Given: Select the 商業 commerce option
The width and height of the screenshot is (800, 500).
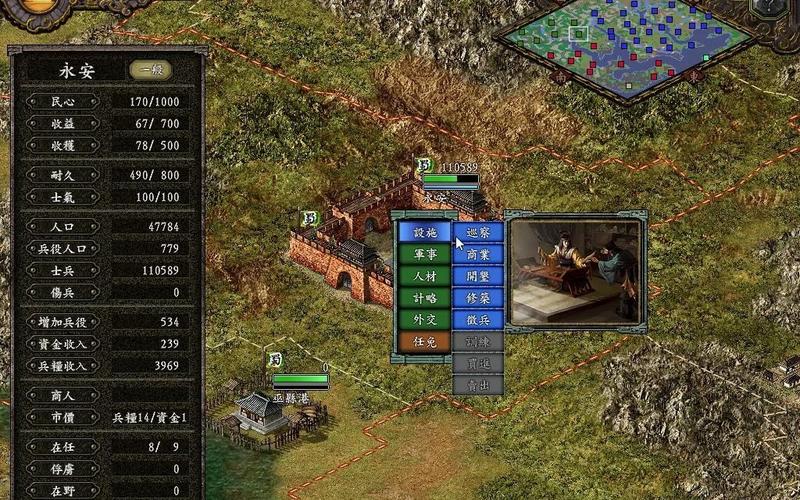Looking at the screenshot, I should [478, 254].
